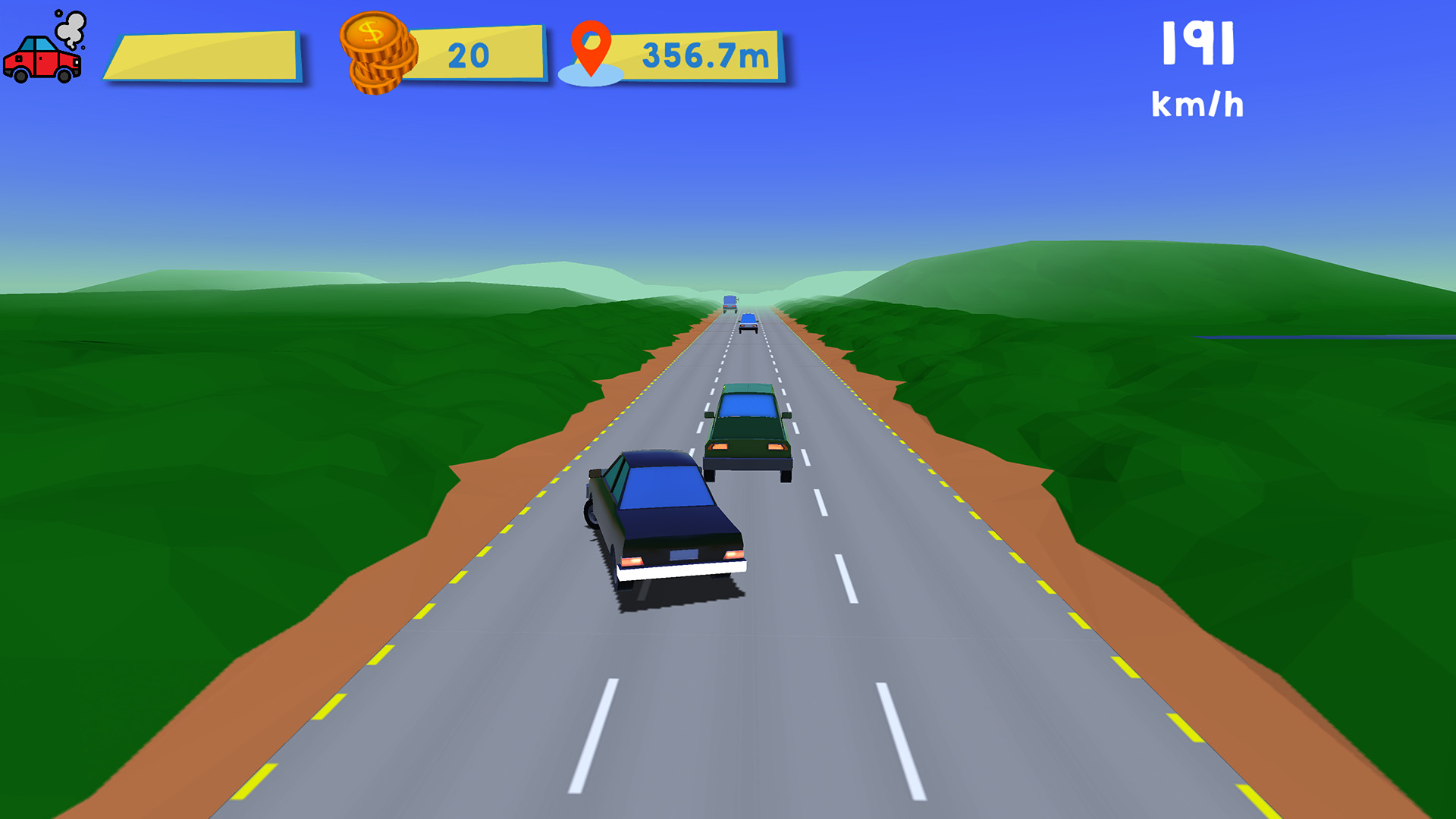The width and height of the screenshot is (1456, 819).
Task: Click the map marker's blue shadow base
Action: pos(591,75)
